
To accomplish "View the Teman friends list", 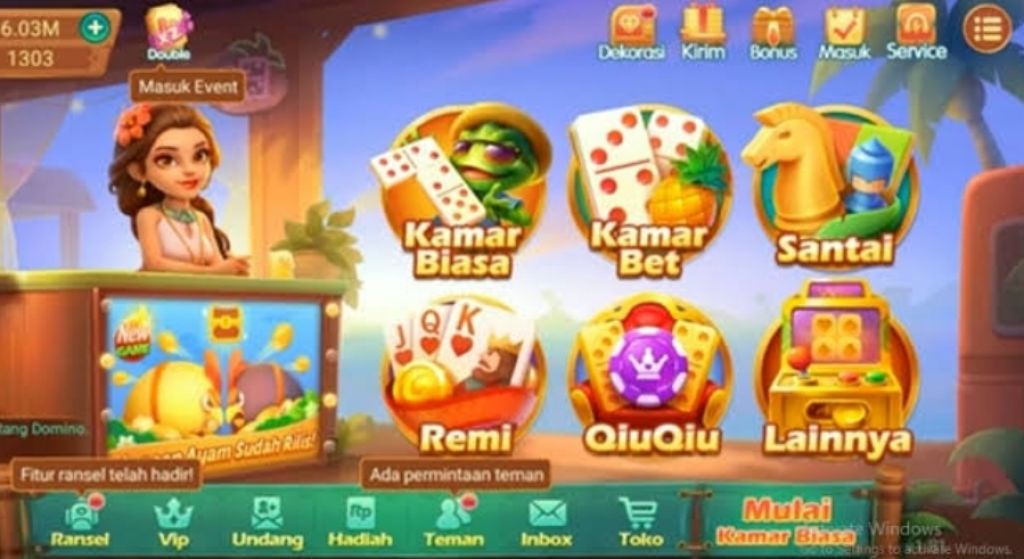I will pyautogui.click(x=453, y=522).
